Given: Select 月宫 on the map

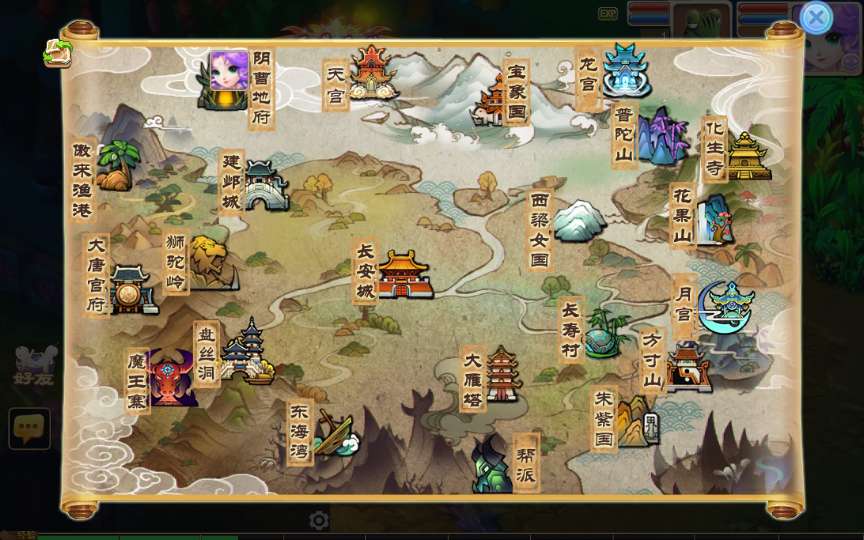Looking at the screenshot, I should pyautogui.click(x=726, y=305).
